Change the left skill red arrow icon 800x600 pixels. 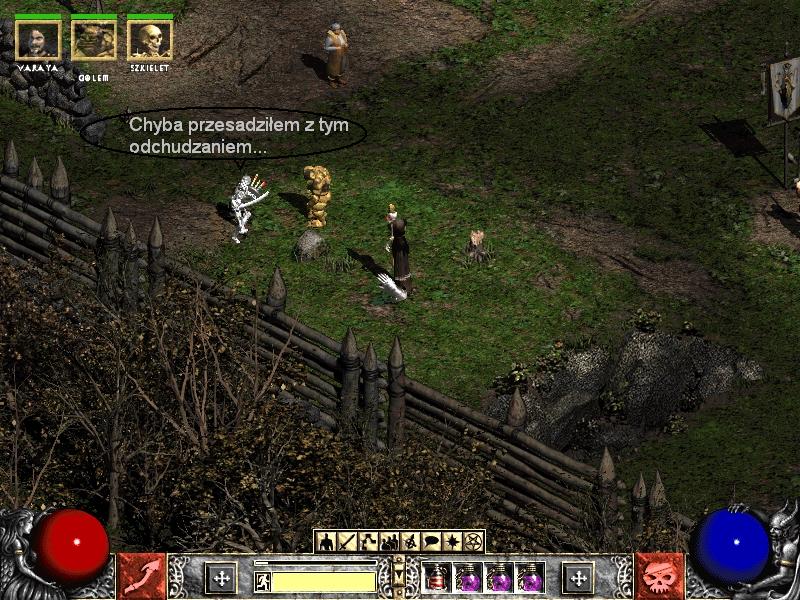click(x=141, y=576)
